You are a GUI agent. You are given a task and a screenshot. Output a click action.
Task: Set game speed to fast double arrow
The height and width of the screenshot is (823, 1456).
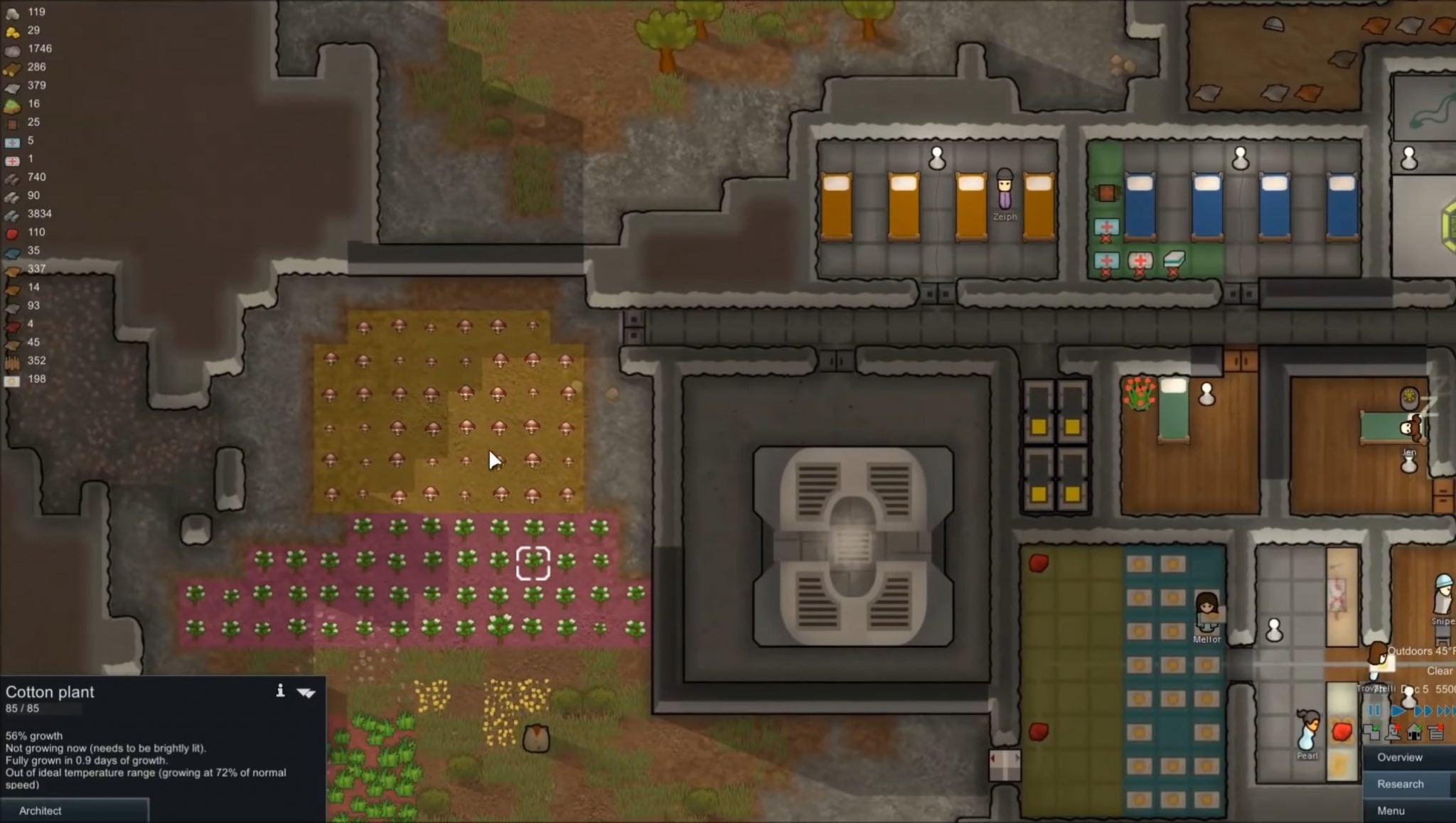pos(1422,711)
